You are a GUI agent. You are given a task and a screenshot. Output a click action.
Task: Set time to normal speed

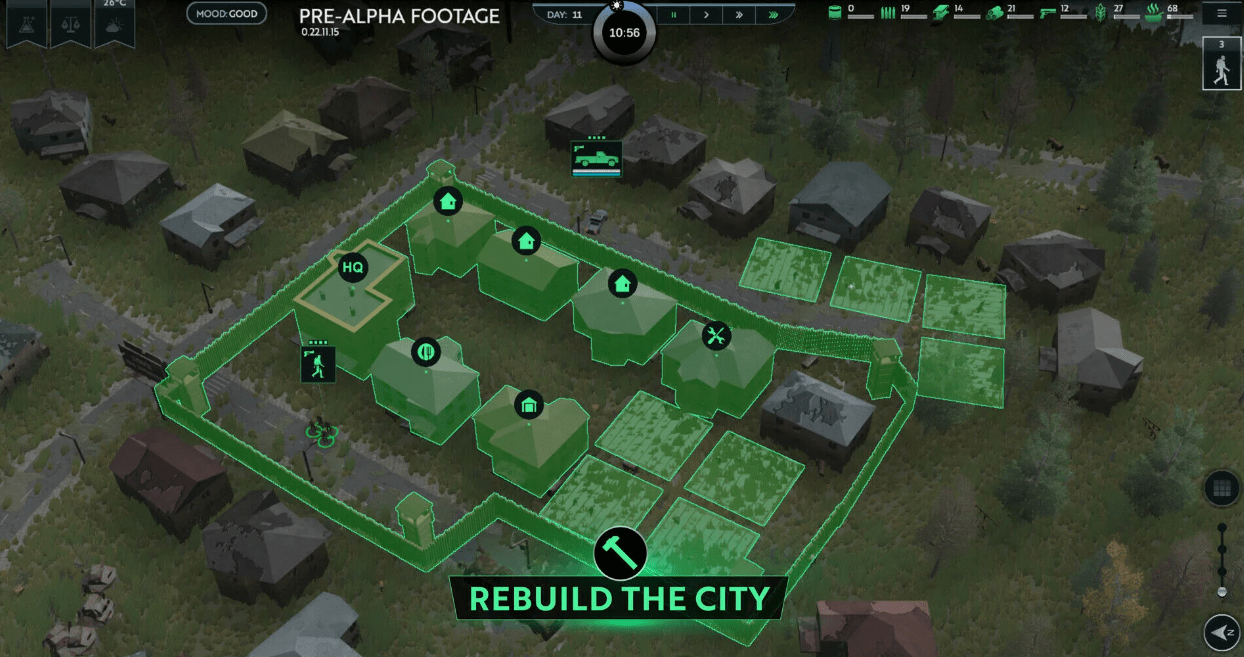pos(707,15)
